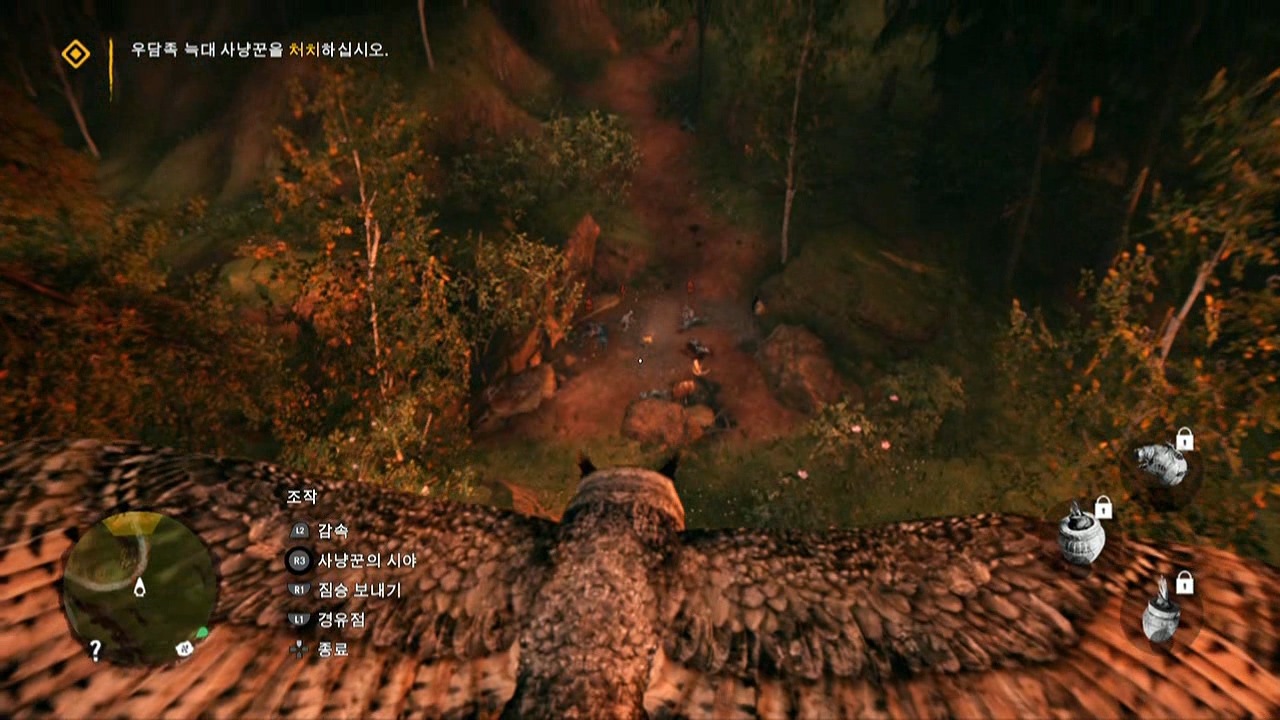Select the question mark marker beside the minimap
Screen dimensions: 1280x720
95,650
